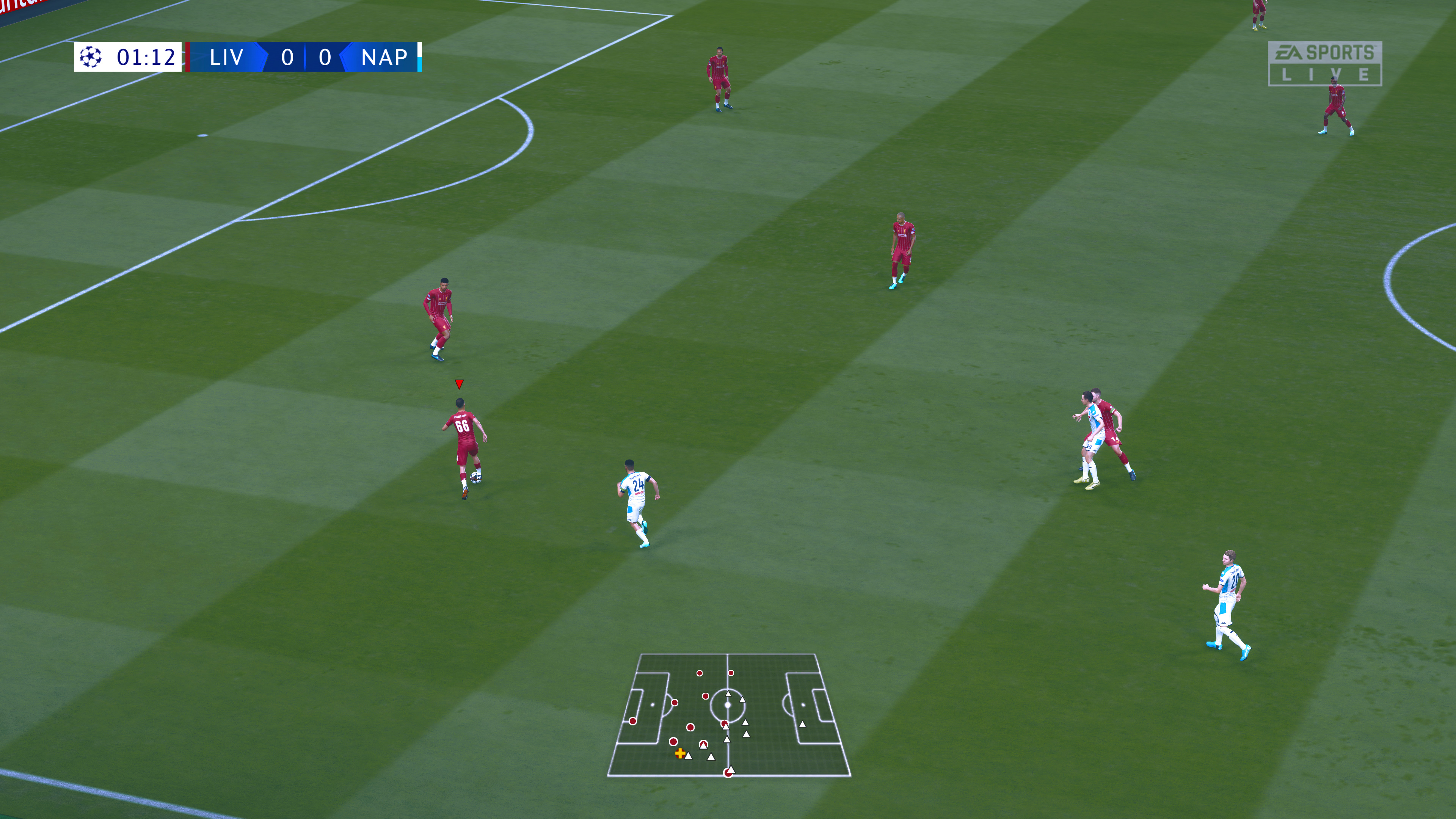
Task: Click the orange cross ball marker on radar
Action: (680, 754)
